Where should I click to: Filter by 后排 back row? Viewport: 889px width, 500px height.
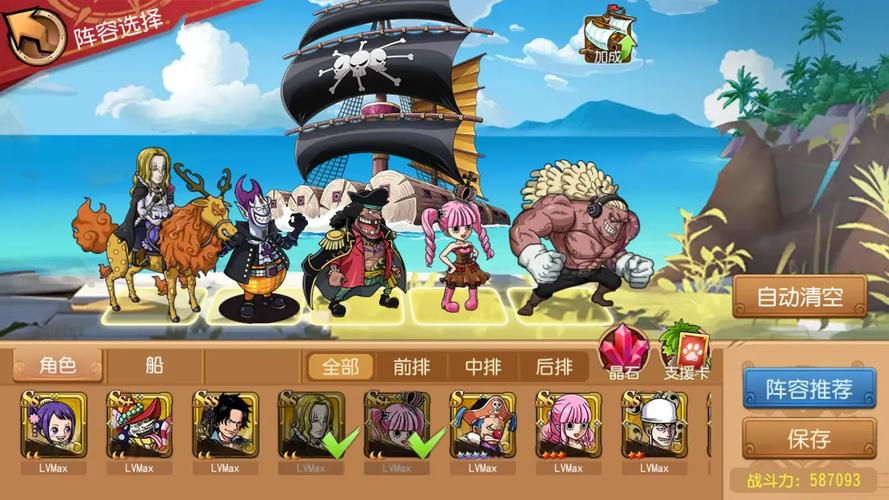(x=554, y=367)
